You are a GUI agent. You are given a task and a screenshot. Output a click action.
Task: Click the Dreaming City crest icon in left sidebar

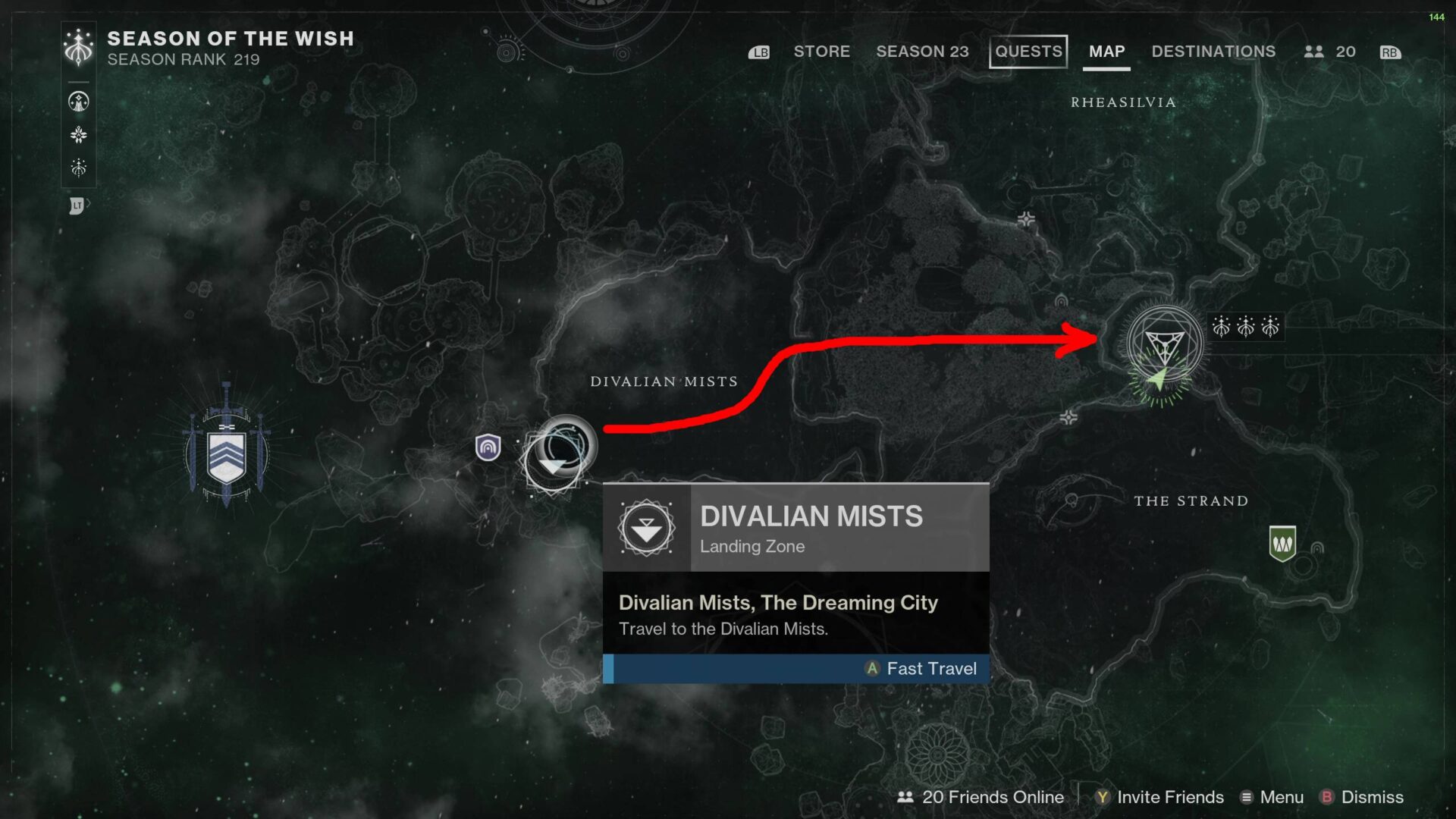[x=78, y=100]
